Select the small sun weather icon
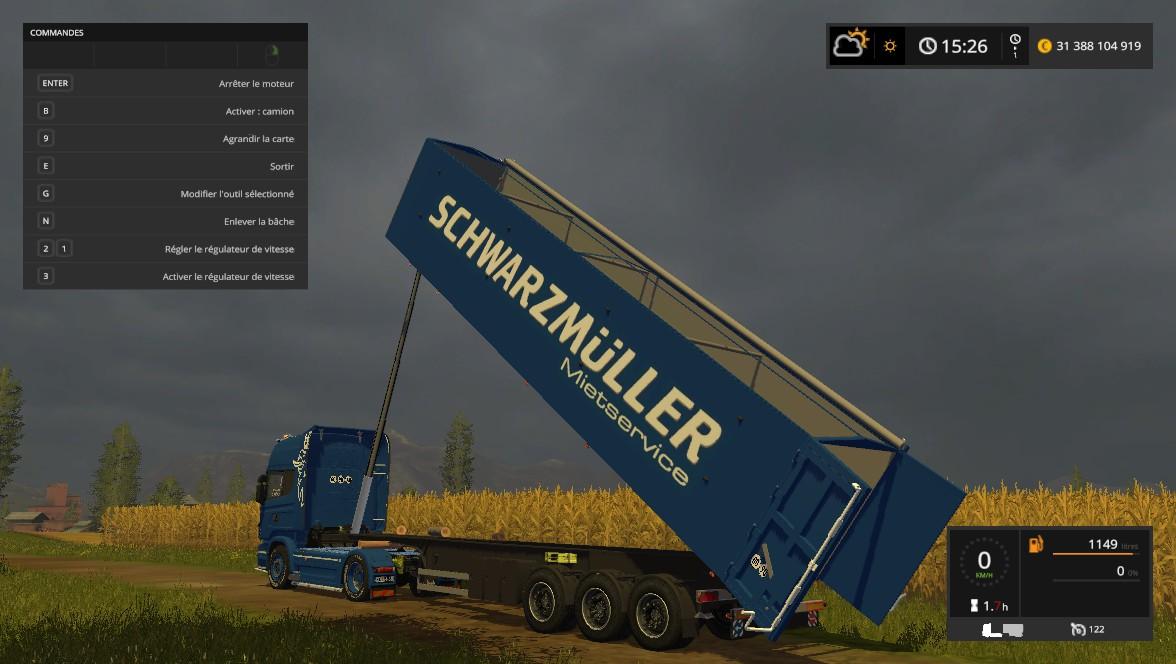Image resolution: width=1176 pixels, height=664 pixels. point(889,46)
